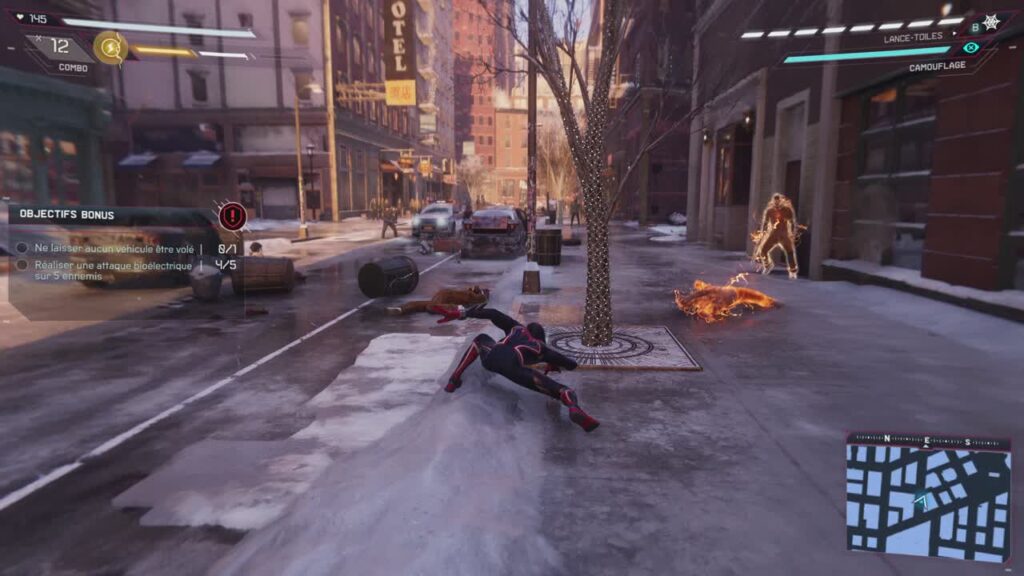This screenshot has height=576, width=1024.
Task: Click the red exclamation crime alert icon
Action: [x=232, y=215]
